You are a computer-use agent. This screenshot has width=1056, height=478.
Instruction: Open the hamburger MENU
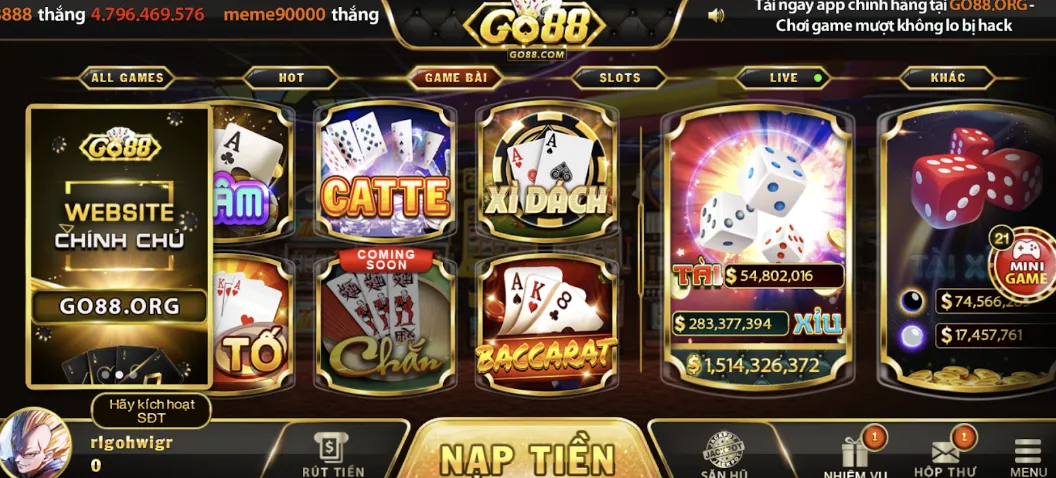pos(1028,457)
